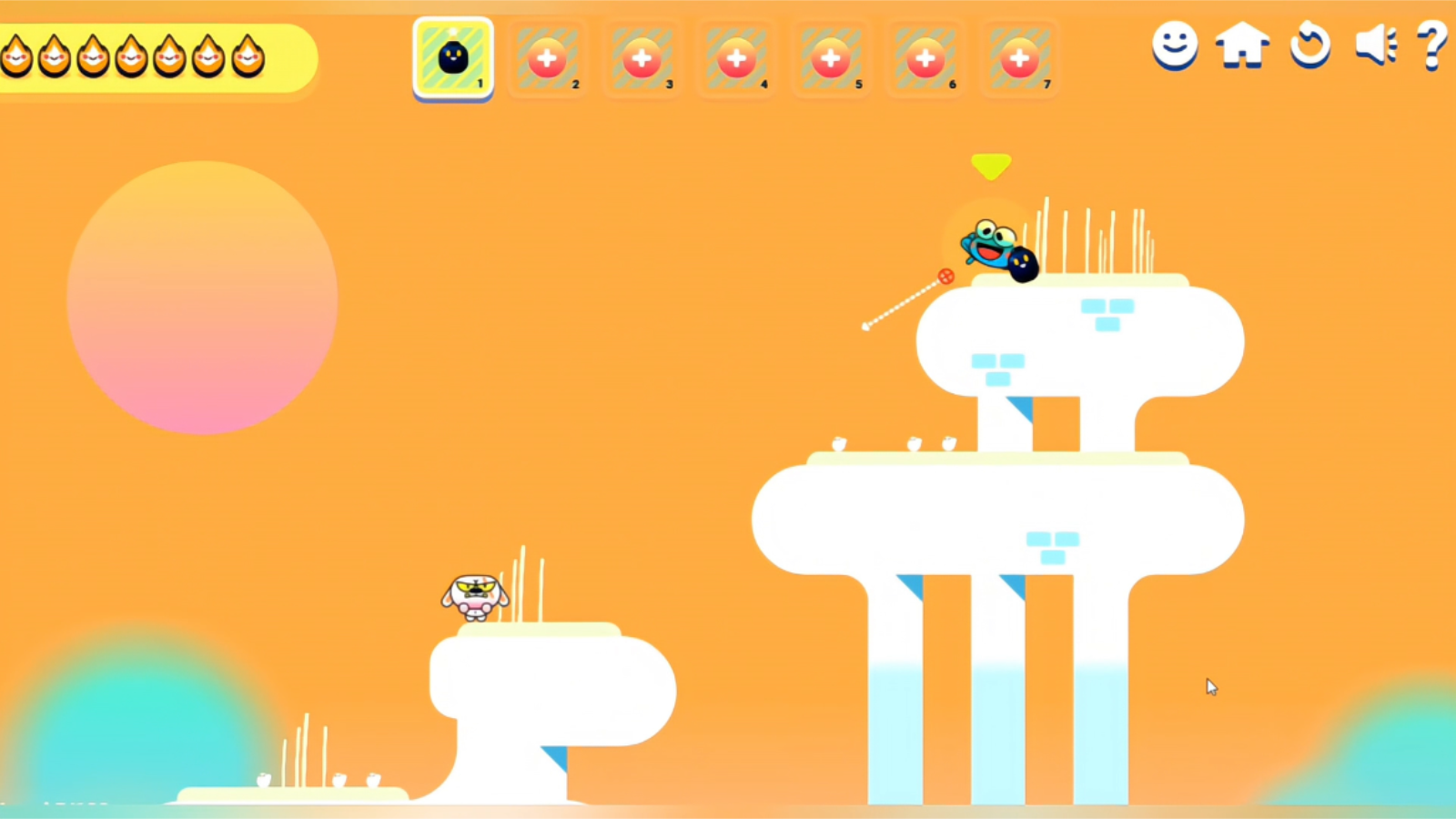The height and width of the screenshot is (819, 1456).
Task: Click the red aiming reticle
Action: 945,276
